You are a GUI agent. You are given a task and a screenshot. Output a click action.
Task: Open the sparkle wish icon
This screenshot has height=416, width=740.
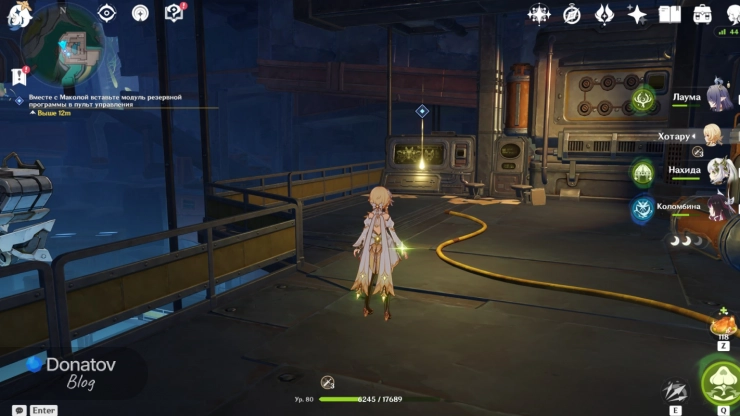tap(637, 14)
